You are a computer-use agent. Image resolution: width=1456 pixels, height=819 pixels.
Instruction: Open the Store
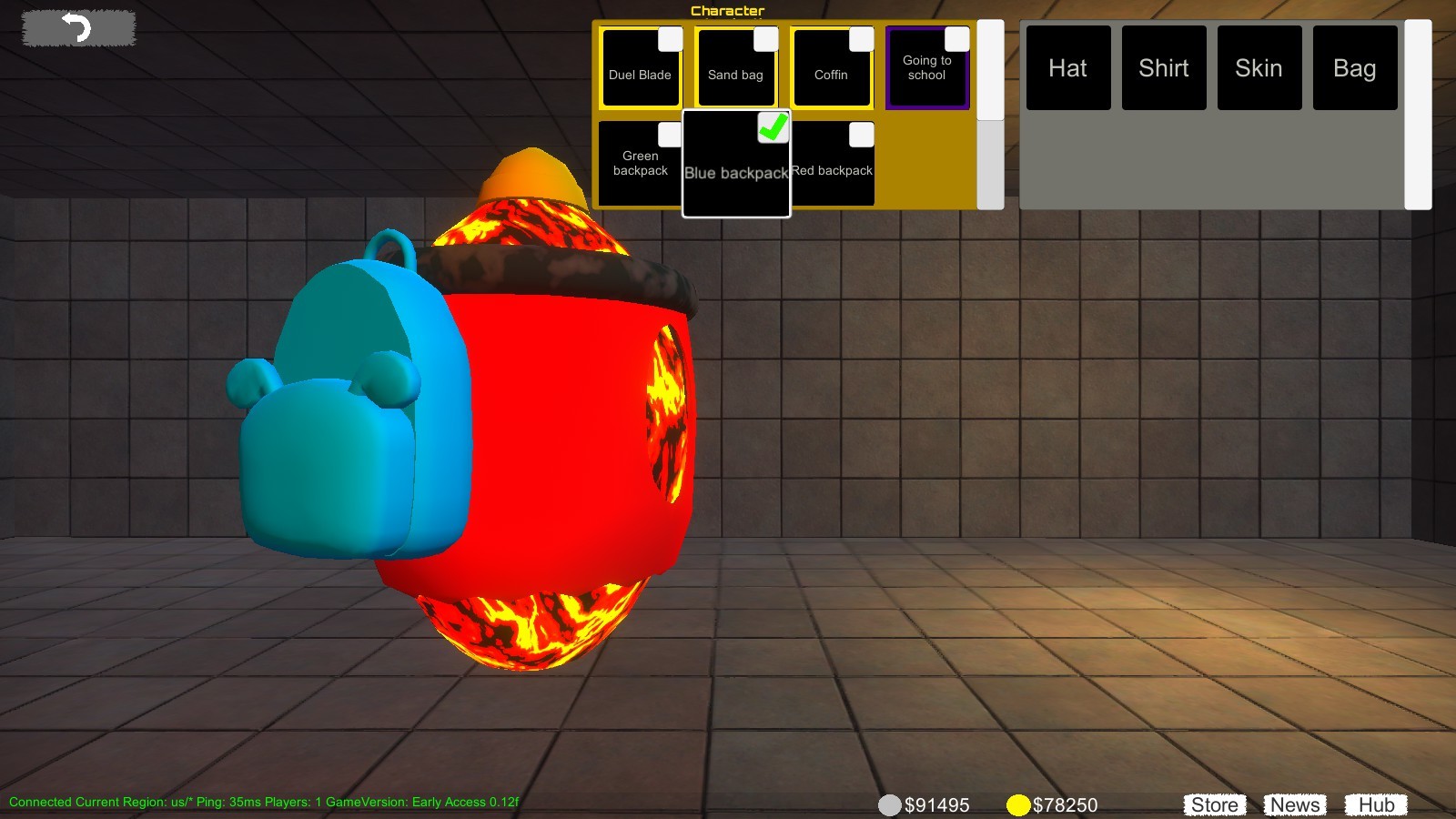tap(1215, 804)
